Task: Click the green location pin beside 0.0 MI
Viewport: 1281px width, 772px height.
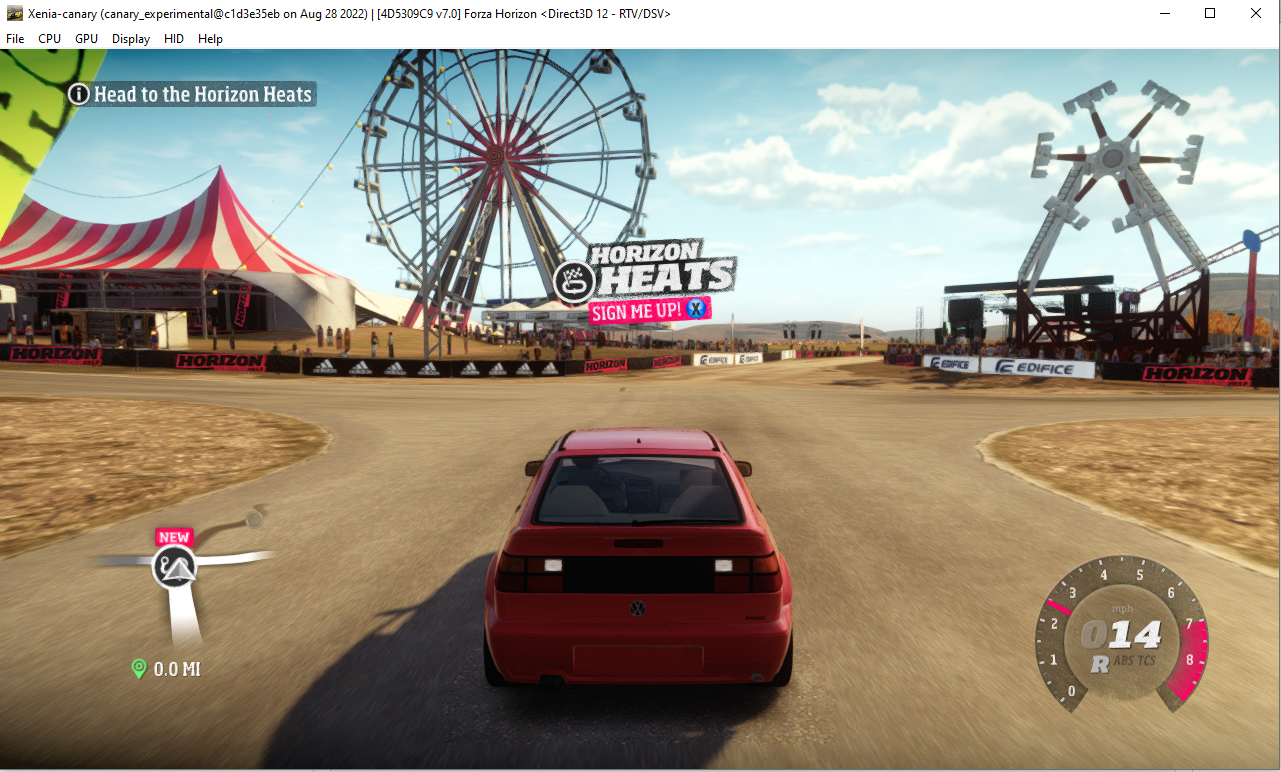Action: 139,669
